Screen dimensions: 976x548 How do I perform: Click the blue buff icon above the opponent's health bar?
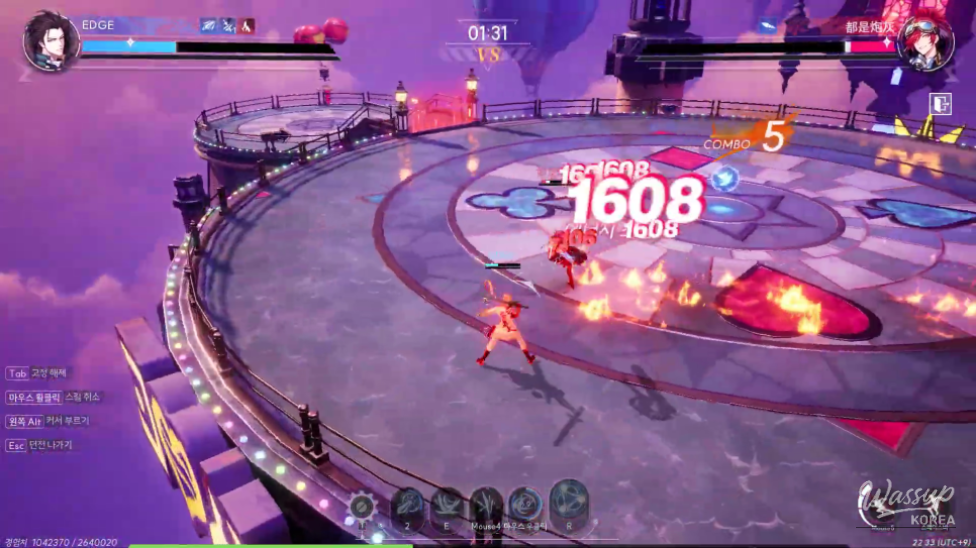point(767,26)
